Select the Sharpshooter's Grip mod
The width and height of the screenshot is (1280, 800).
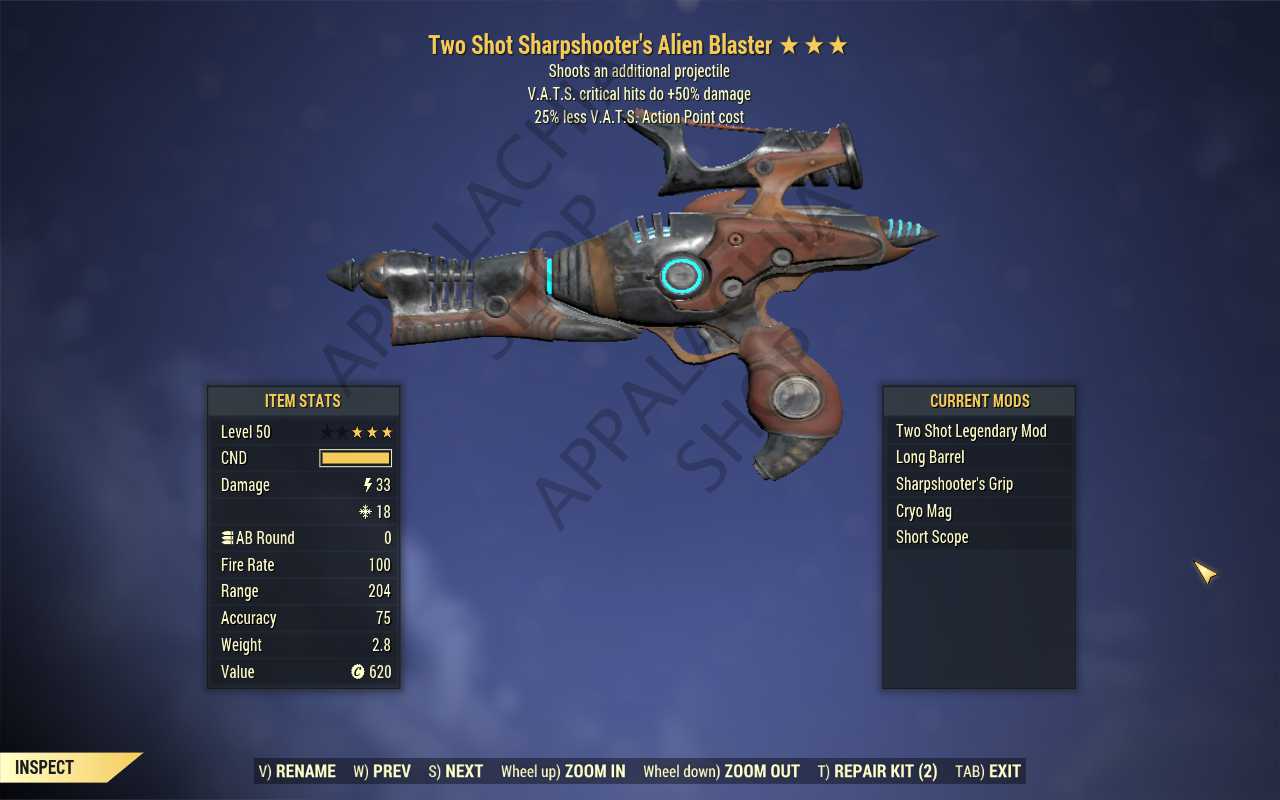(x=978, y=484)
